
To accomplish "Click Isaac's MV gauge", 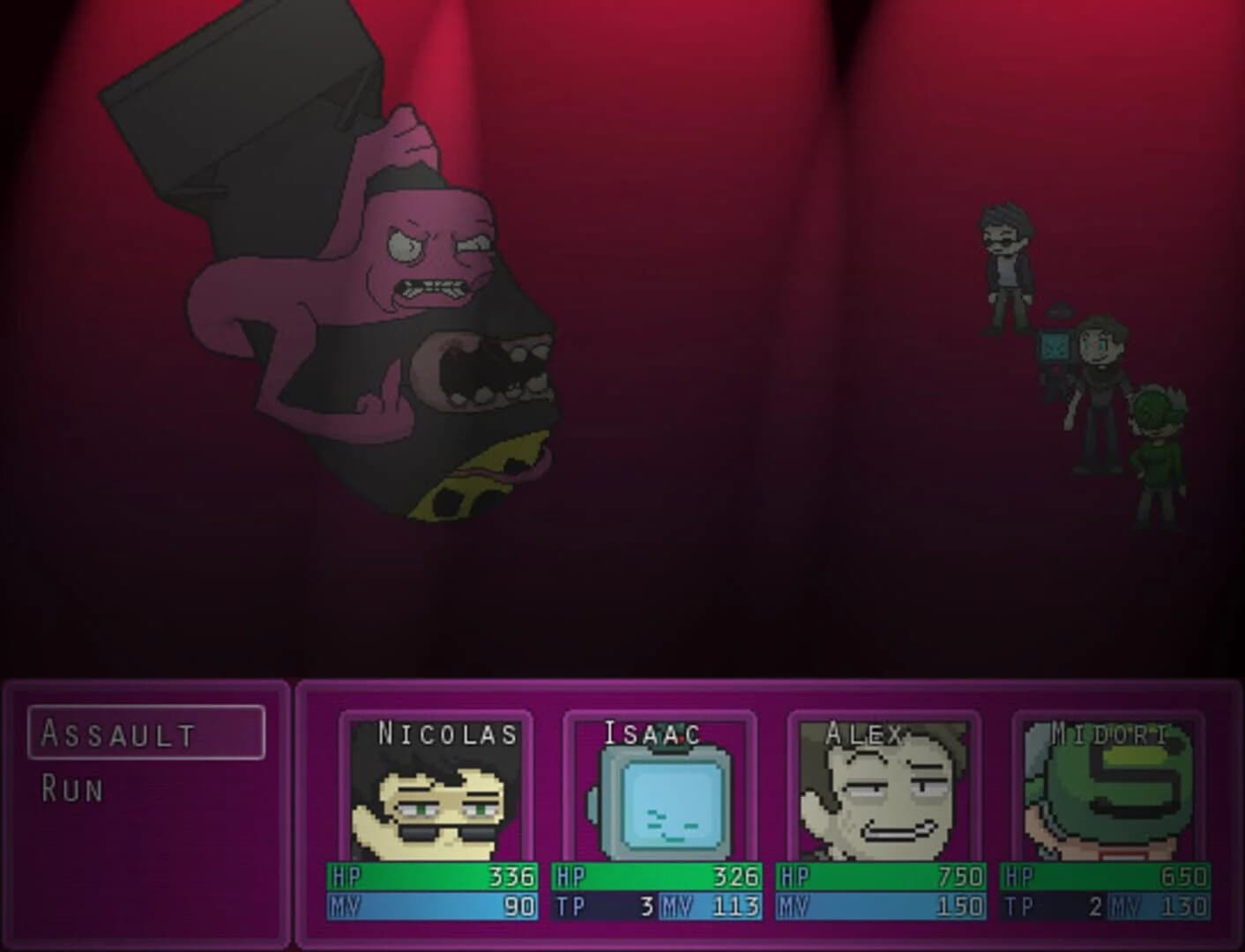I will (x=710, y=904).
